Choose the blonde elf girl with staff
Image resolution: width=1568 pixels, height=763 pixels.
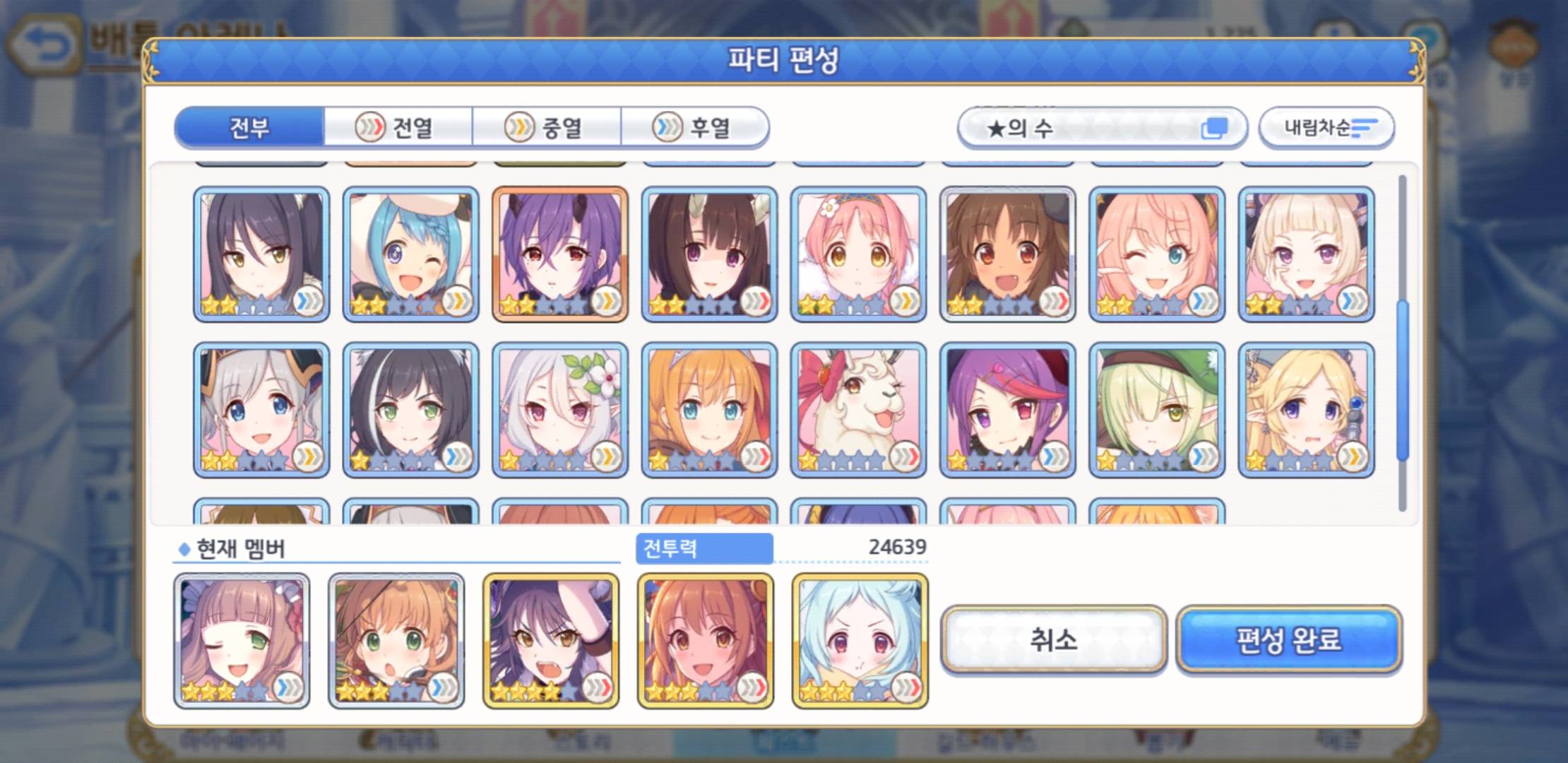(1306, 410)
